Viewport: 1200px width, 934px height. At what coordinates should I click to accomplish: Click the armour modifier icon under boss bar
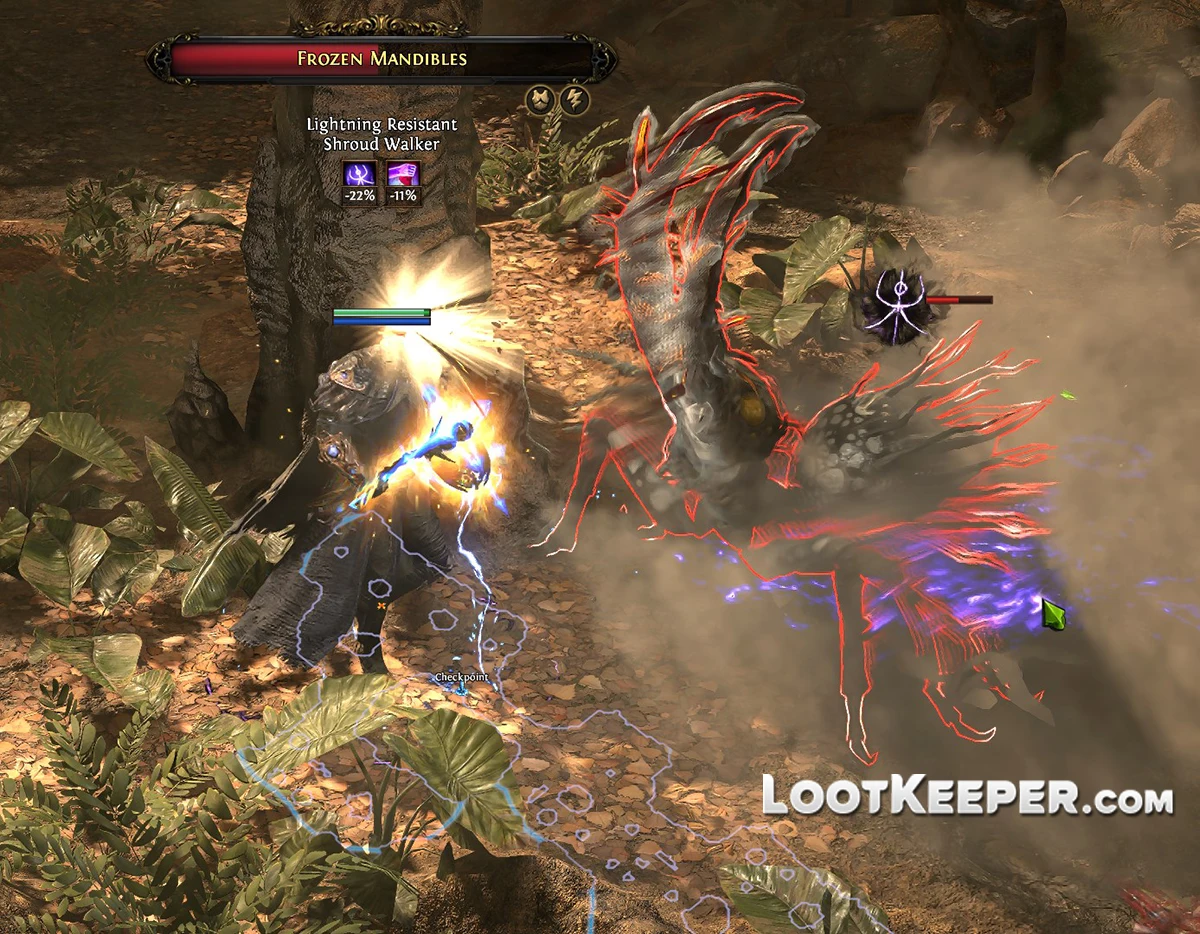(541, 100)
